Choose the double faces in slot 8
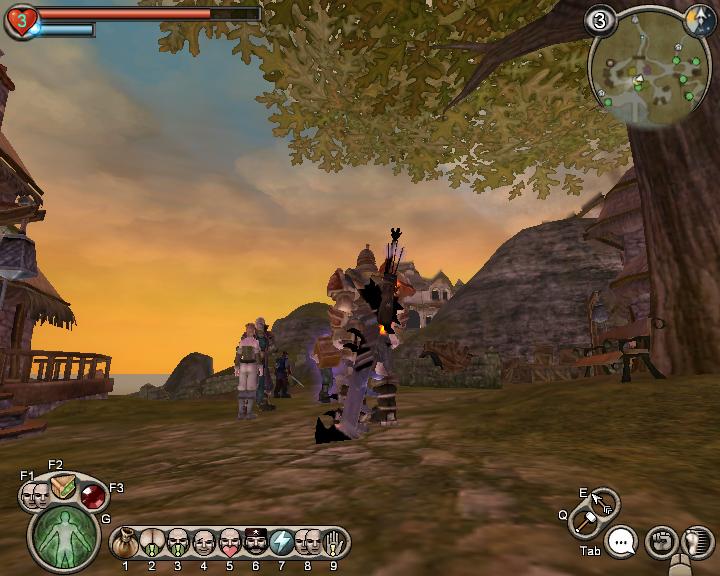This screenshot has width=720, height=576. coord(308,544)
